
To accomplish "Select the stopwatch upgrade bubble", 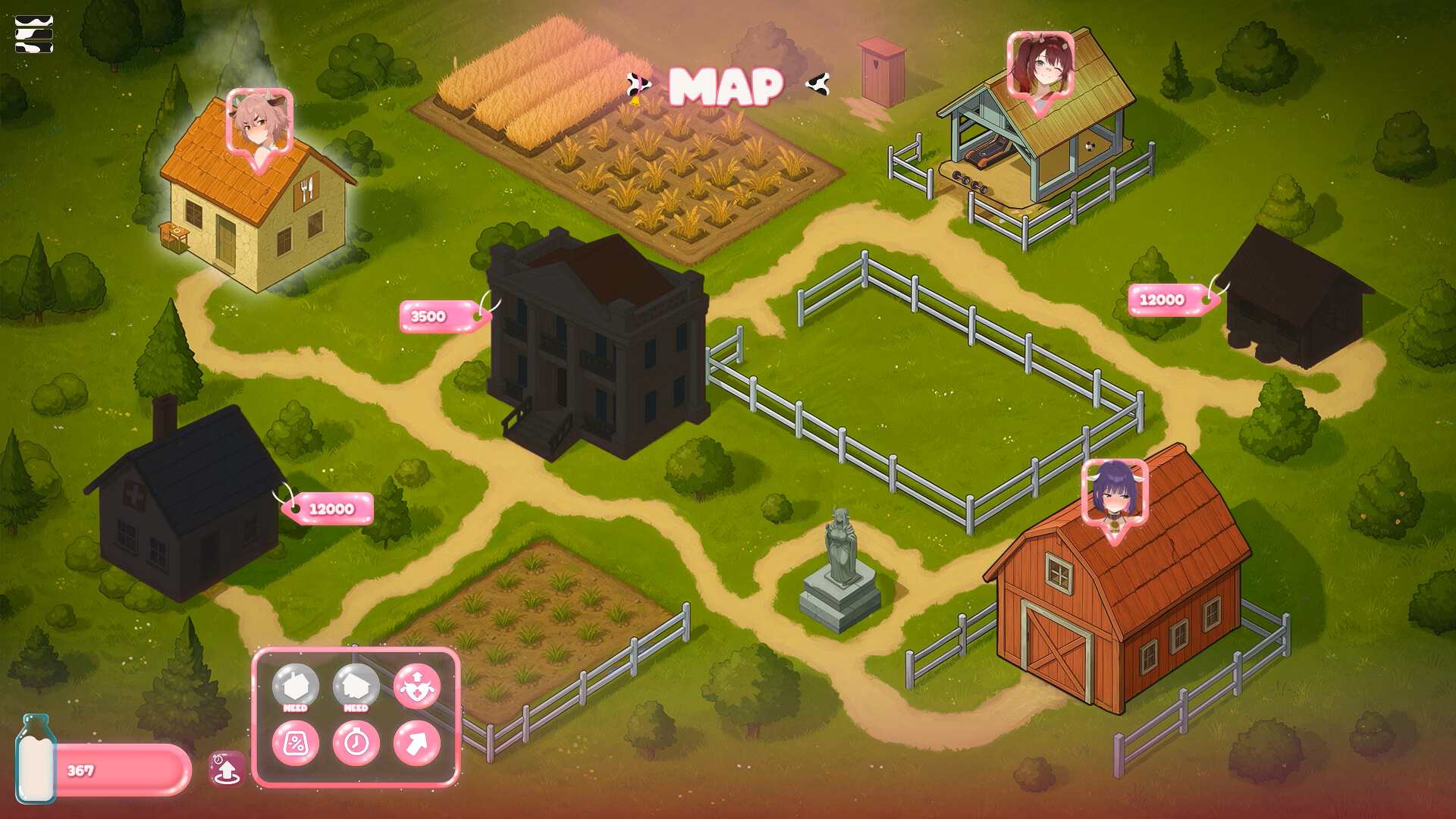I will [356, 743].
